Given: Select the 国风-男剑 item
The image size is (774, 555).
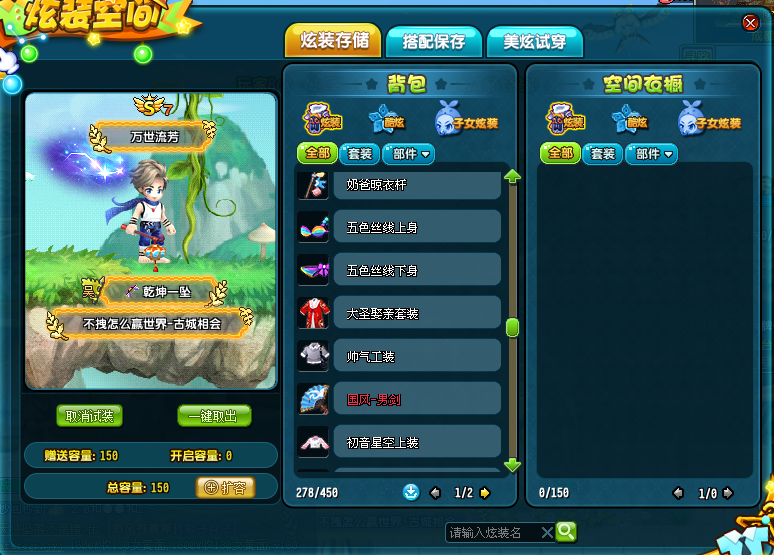Looking at the screenshot, I should point(400,399).
